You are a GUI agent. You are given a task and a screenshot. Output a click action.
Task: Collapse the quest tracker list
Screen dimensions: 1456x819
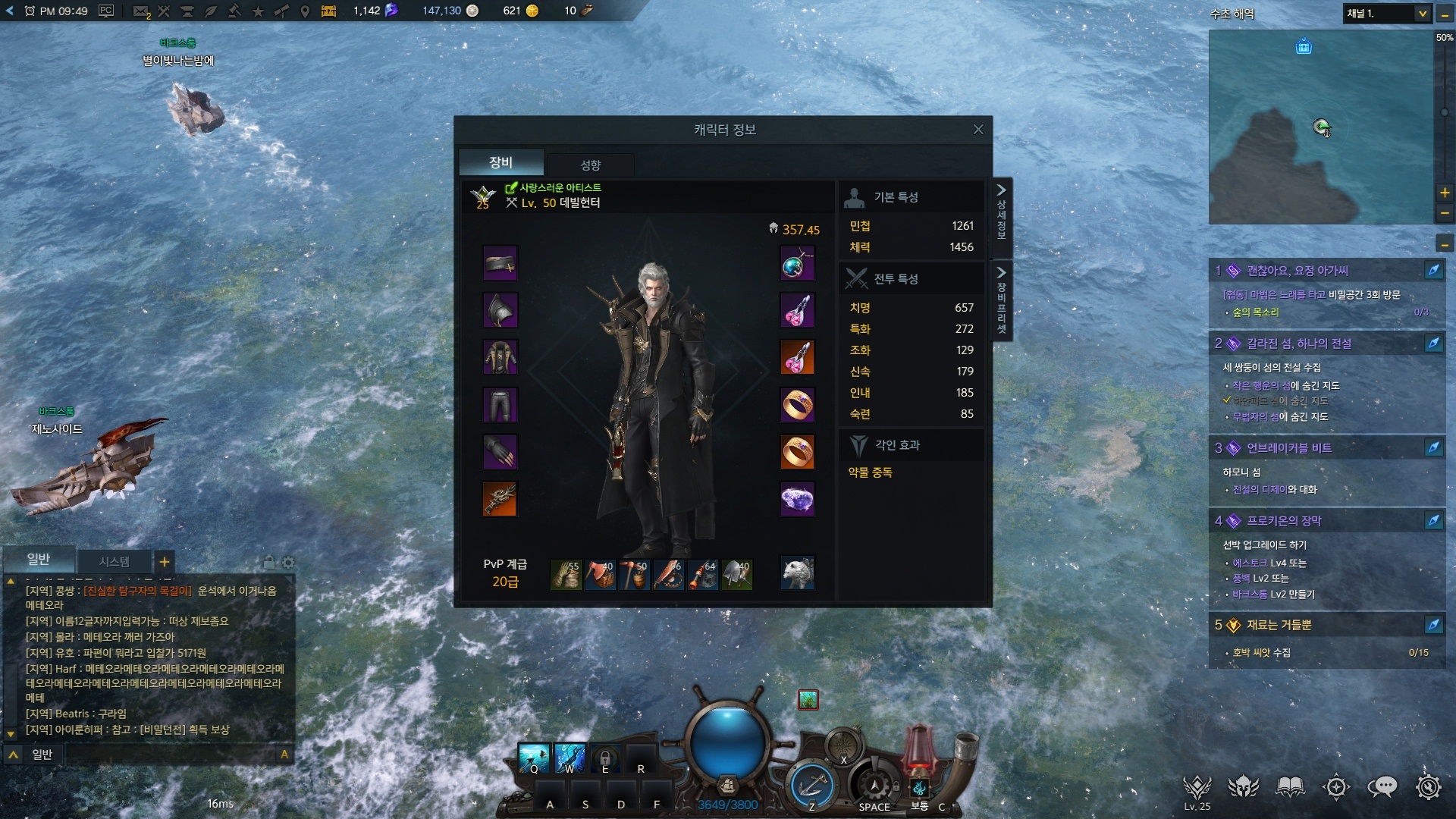[x=1445, y=244]
